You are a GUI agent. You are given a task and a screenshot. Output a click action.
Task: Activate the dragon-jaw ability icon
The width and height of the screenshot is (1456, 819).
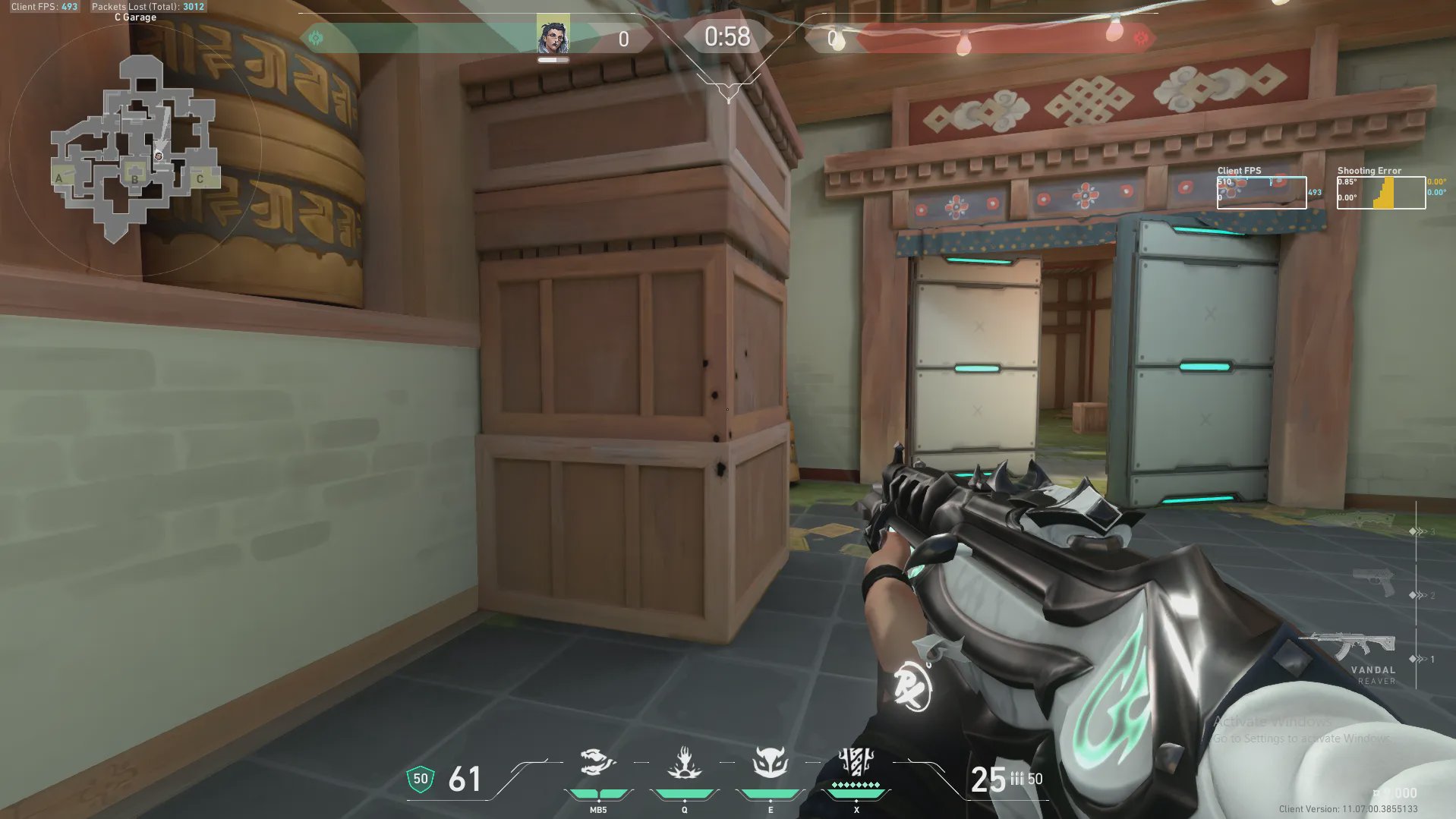597,763
